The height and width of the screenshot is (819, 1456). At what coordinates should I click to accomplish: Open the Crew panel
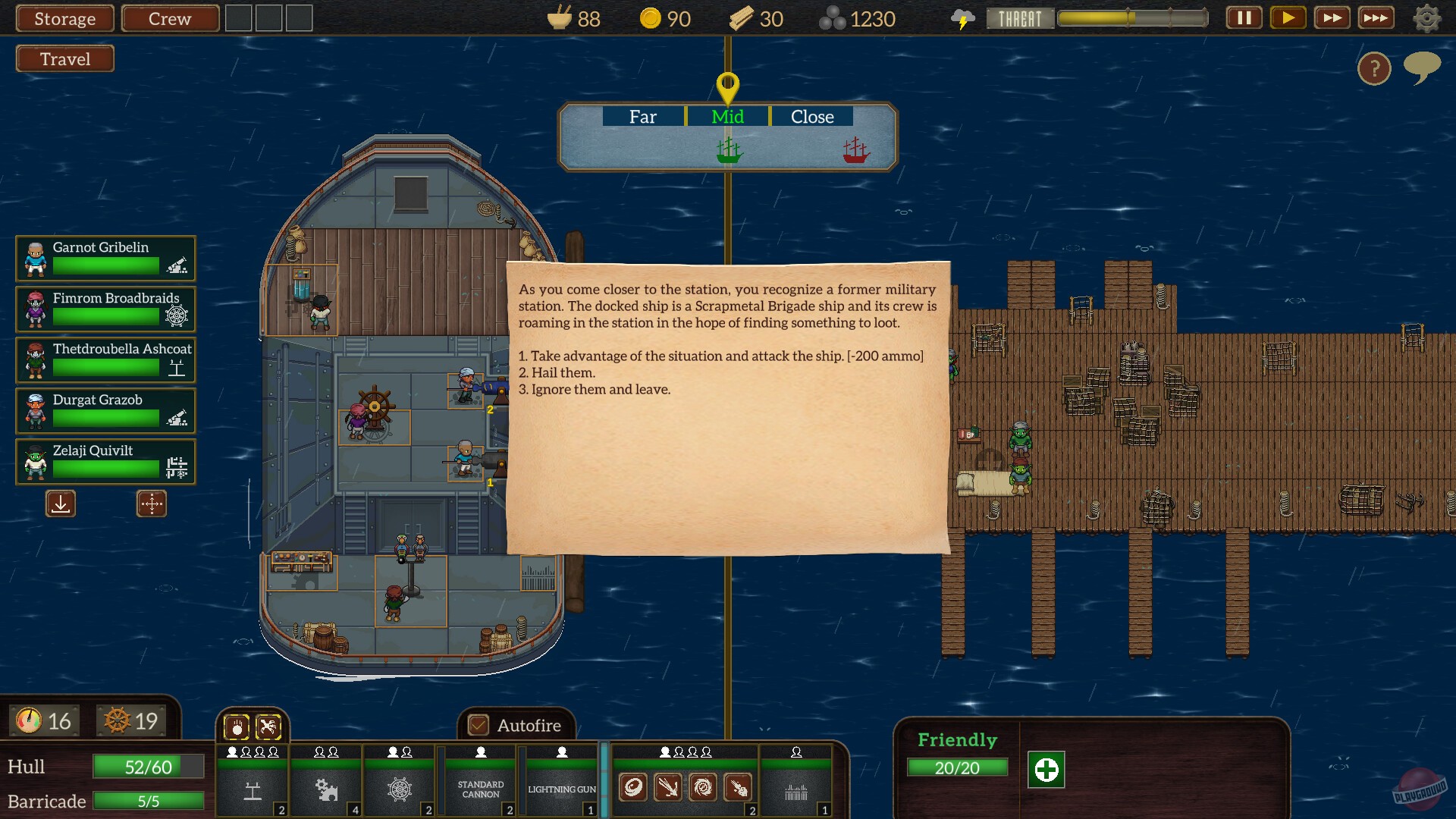point(170,18)
